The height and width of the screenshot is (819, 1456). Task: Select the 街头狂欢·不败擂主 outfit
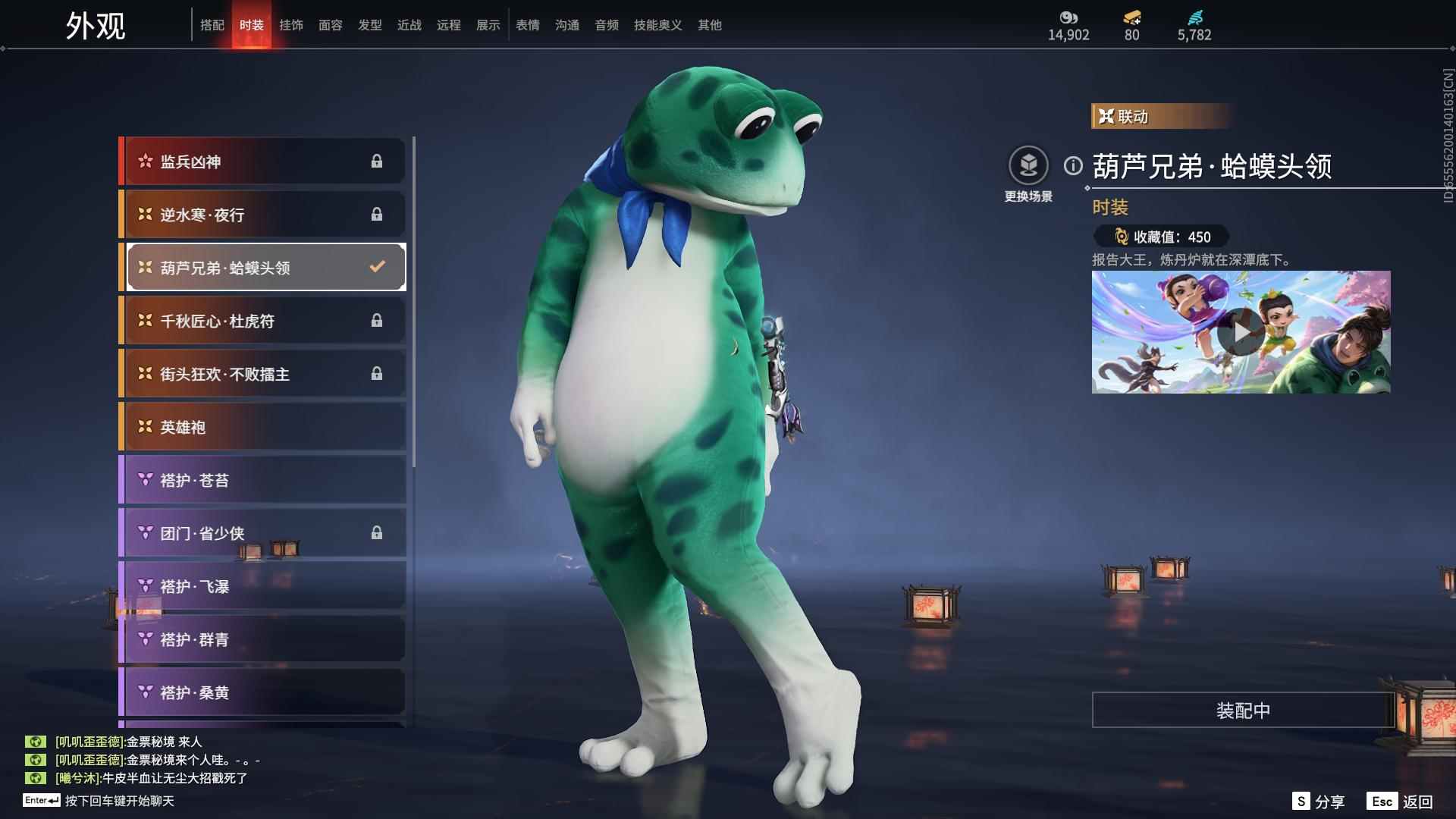[262, 374]
